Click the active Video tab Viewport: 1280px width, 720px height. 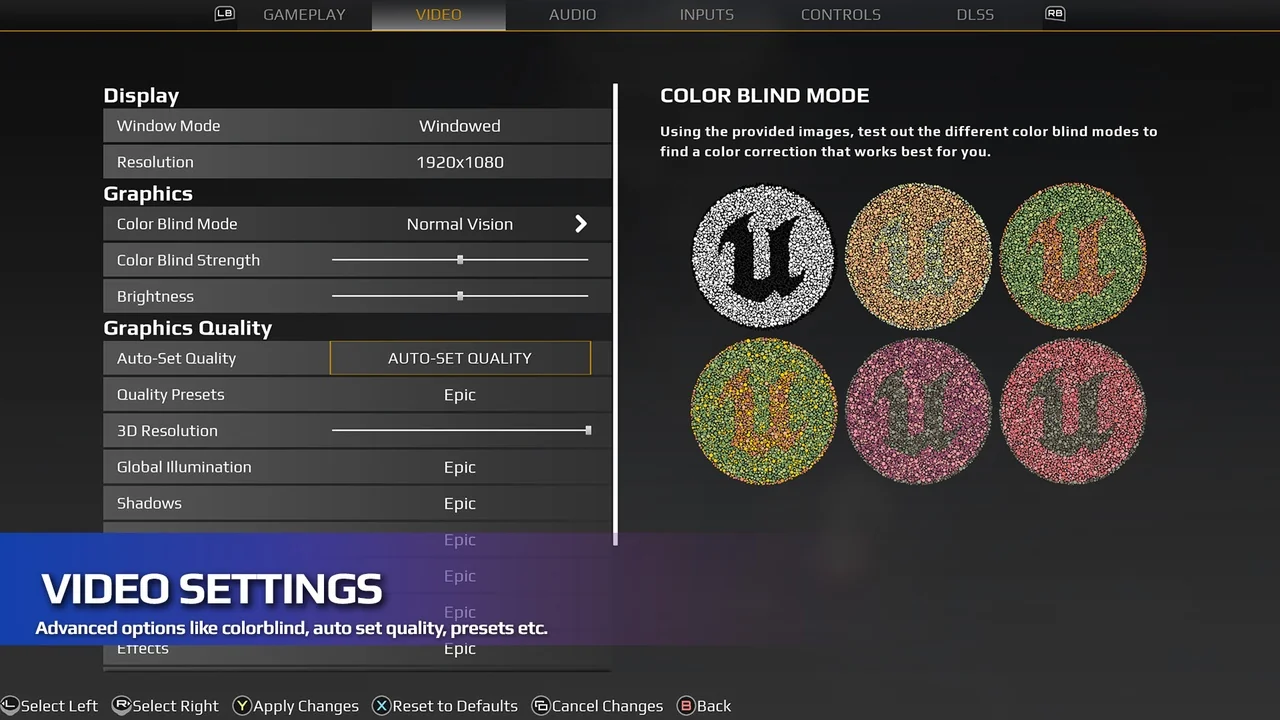pyautogui.click(x=438, y=15)
